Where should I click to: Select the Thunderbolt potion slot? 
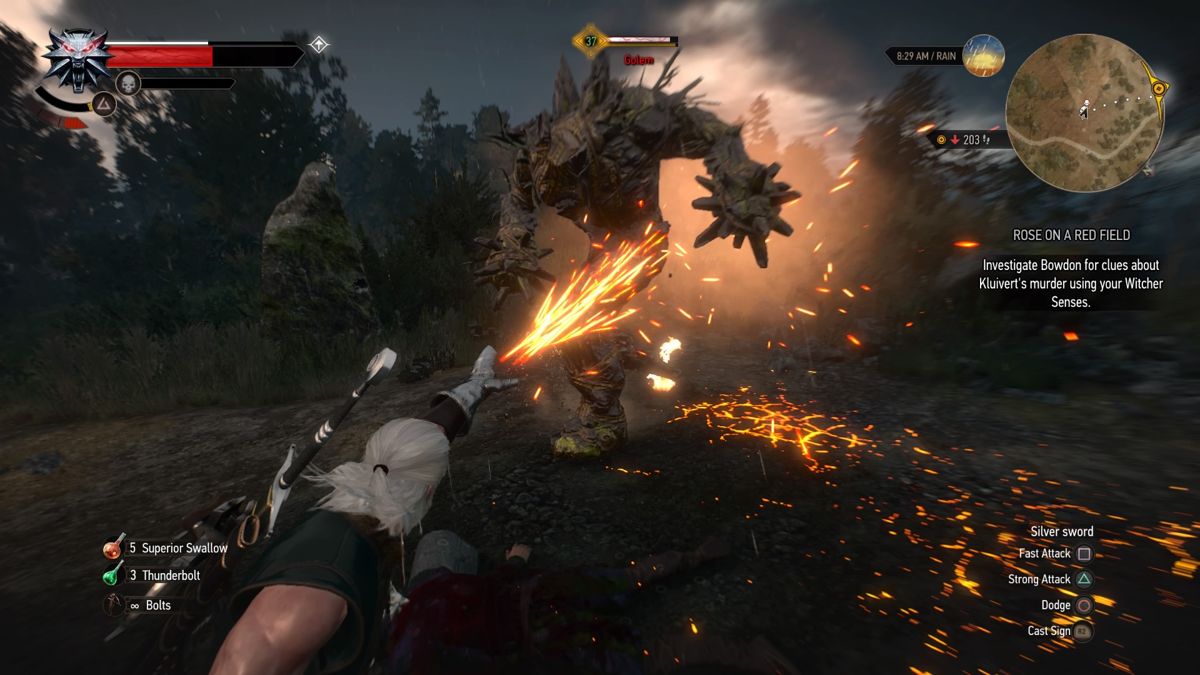point(114,576)
